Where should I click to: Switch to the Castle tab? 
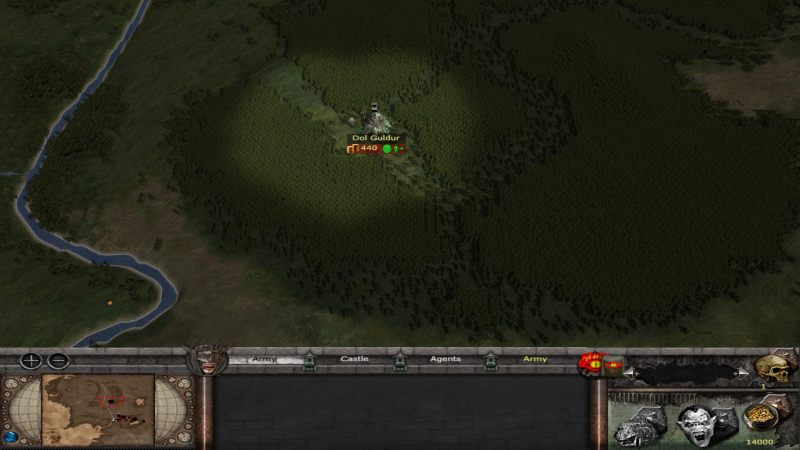pos(354,359)
